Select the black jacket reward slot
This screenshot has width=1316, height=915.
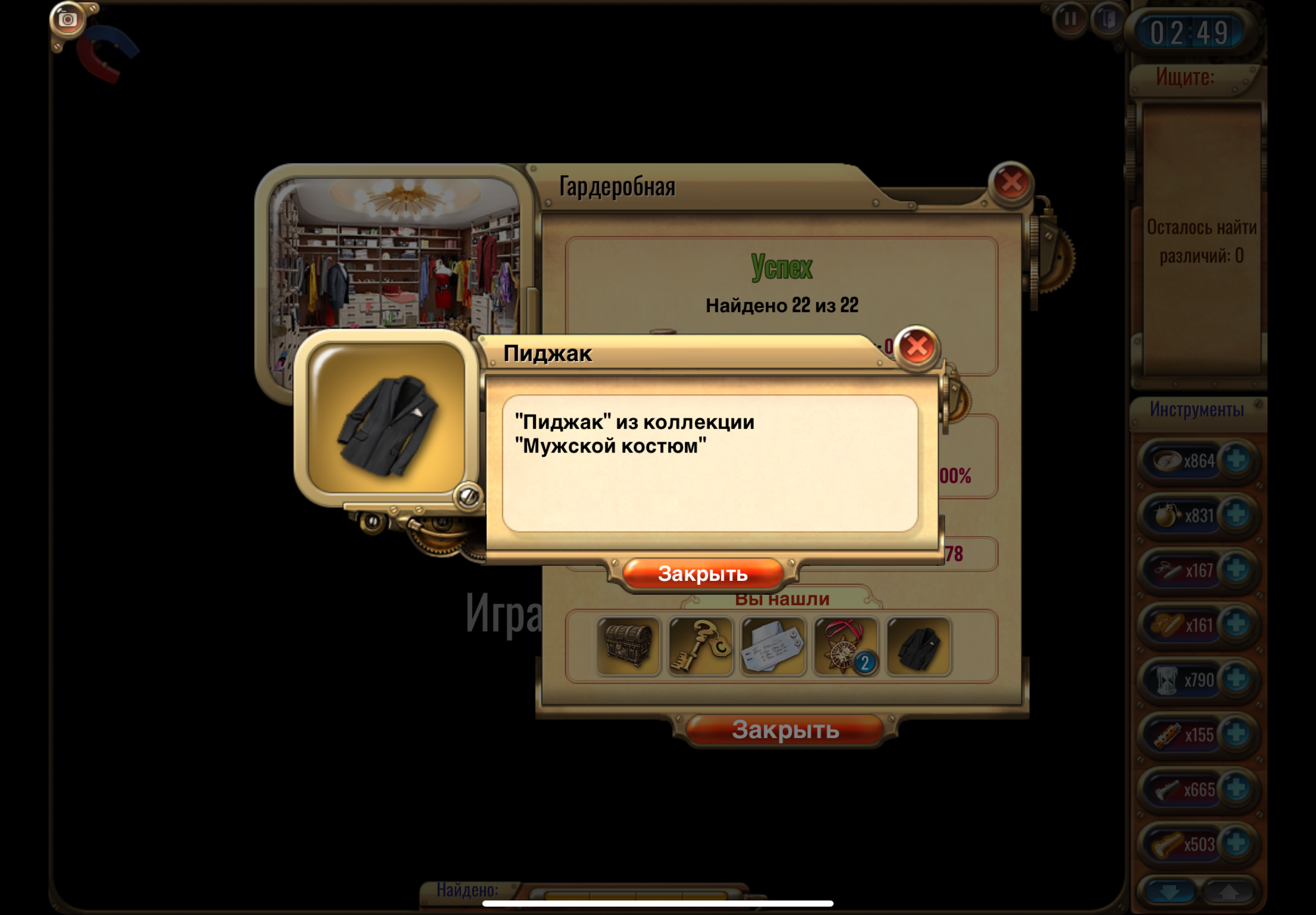coord(918,646)
